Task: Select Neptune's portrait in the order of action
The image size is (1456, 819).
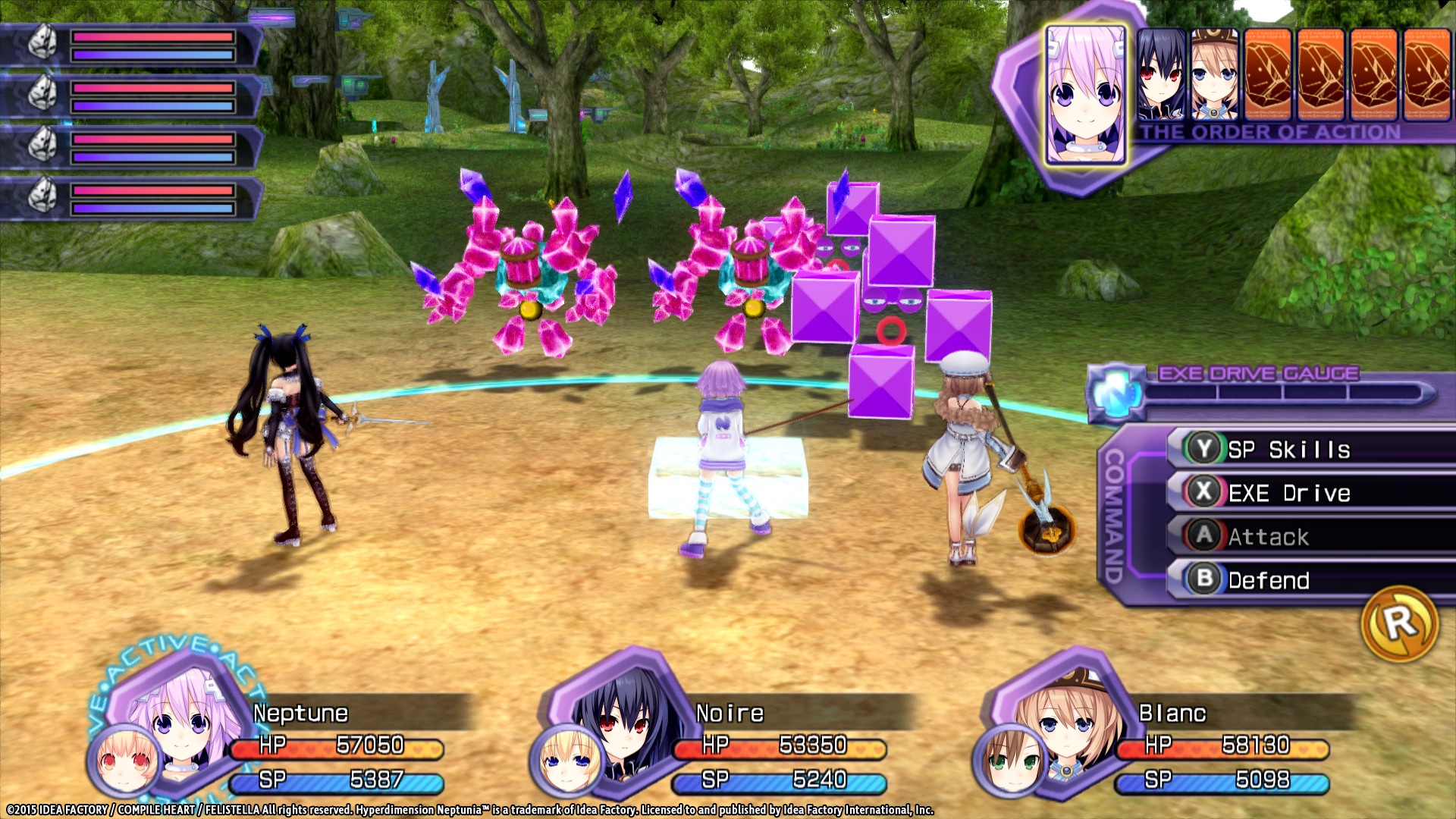Action: [1086, 91]
